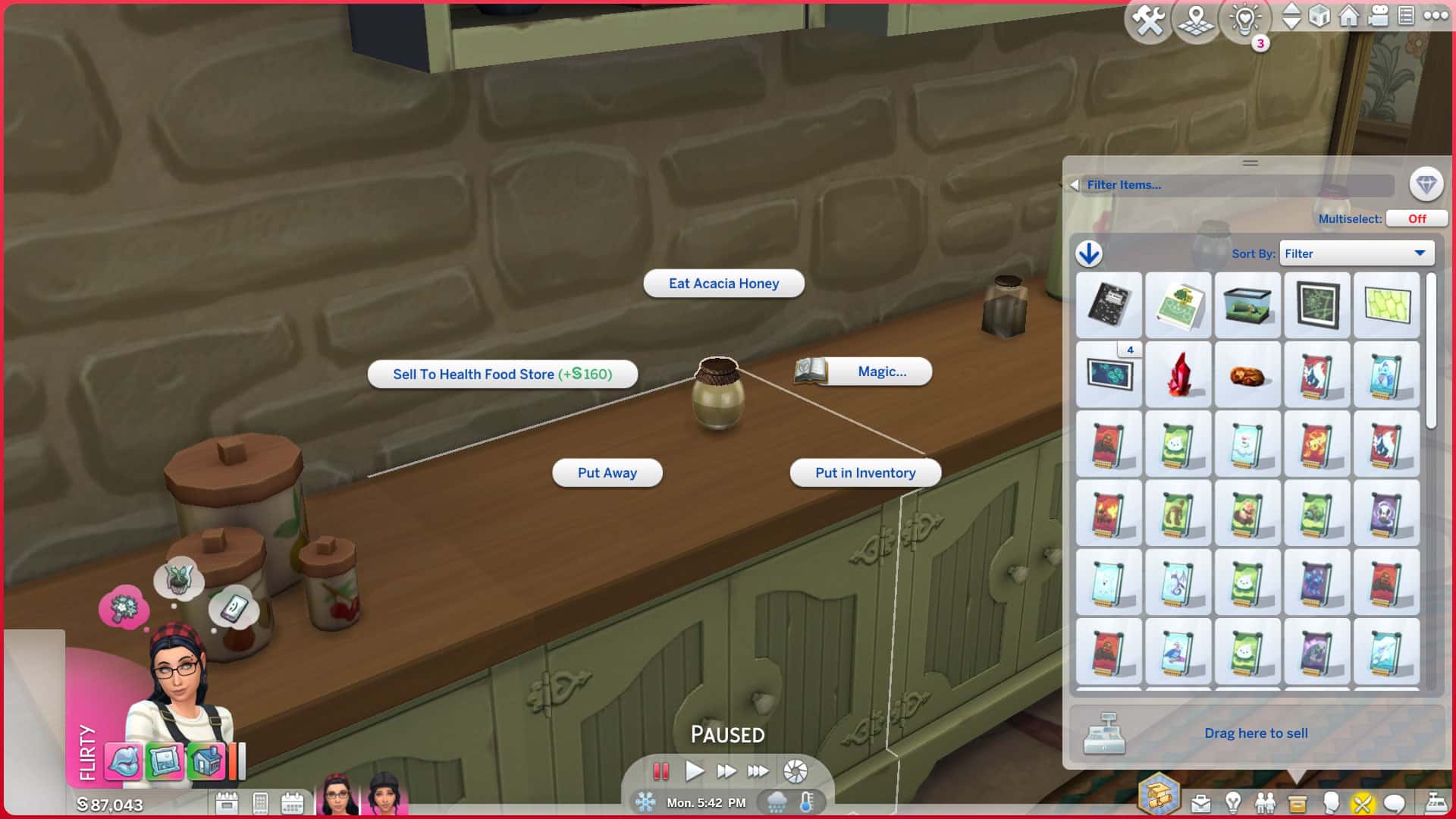Open the Relationships panel with the two-people icon
Image resolution: width=1456 pixels, height=819 pixels.
click(1264, 802)
